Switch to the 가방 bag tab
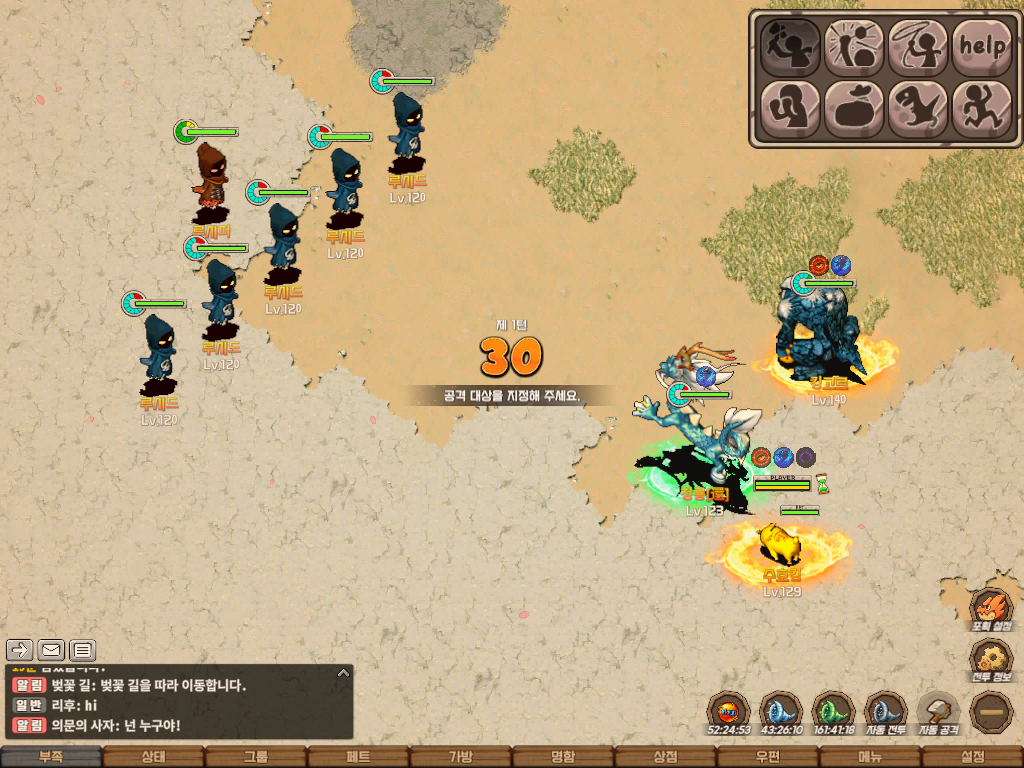This screenshot has height=768, width=1024. pos(460,757)
